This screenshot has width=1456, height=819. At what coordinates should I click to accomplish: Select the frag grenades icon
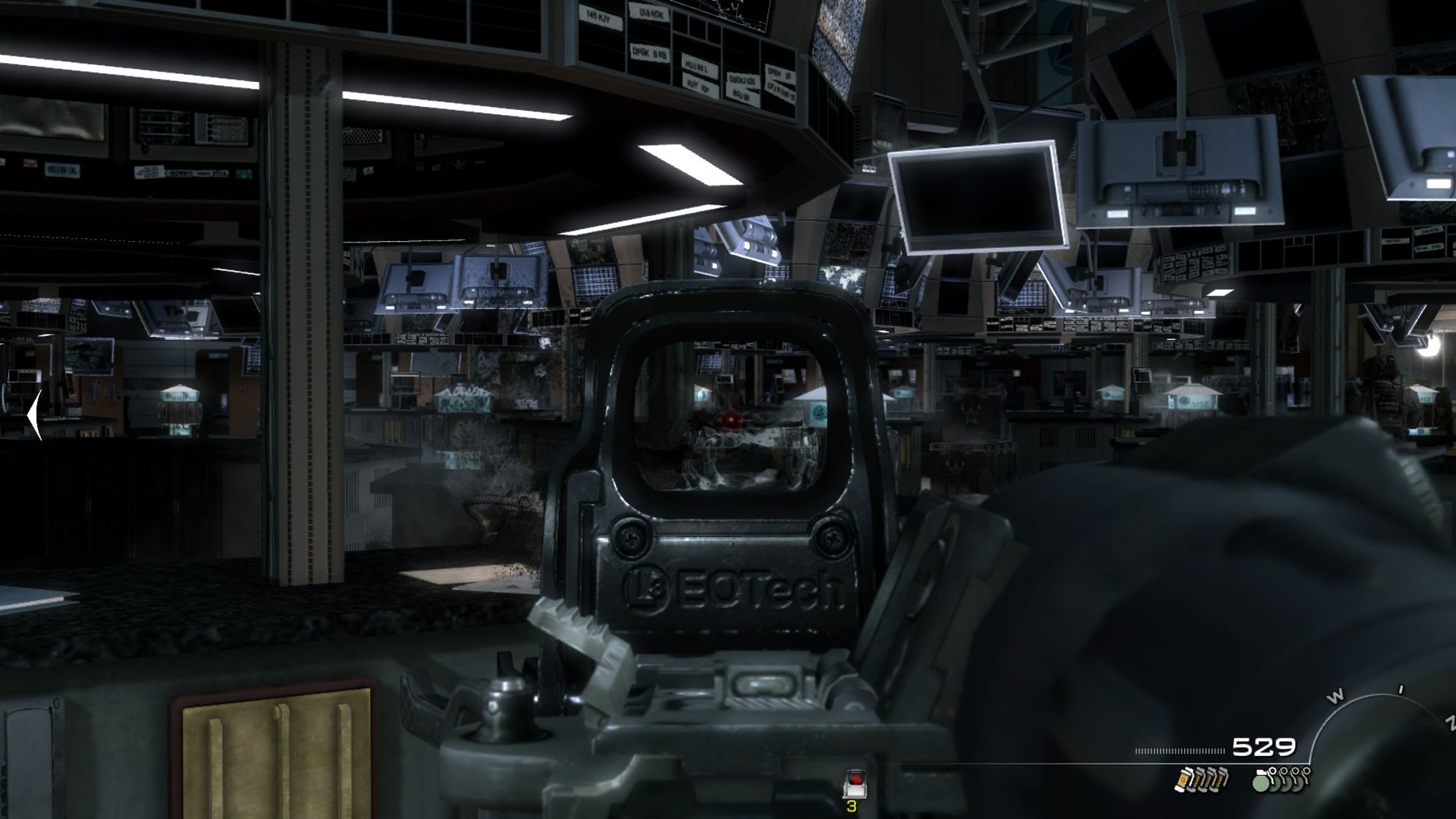click(x=1281, y=779)
